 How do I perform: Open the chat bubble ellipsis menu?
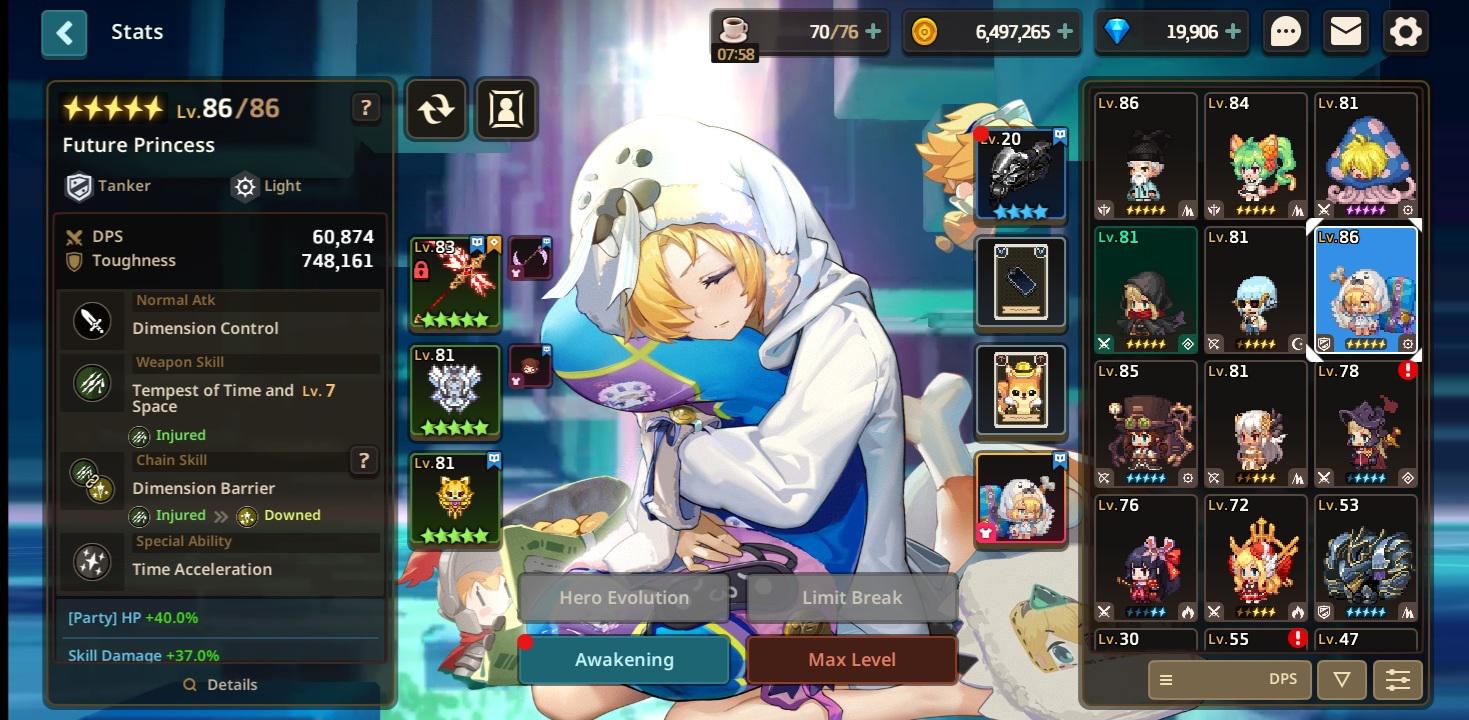pyautogui.click(x=1286, y=31)
